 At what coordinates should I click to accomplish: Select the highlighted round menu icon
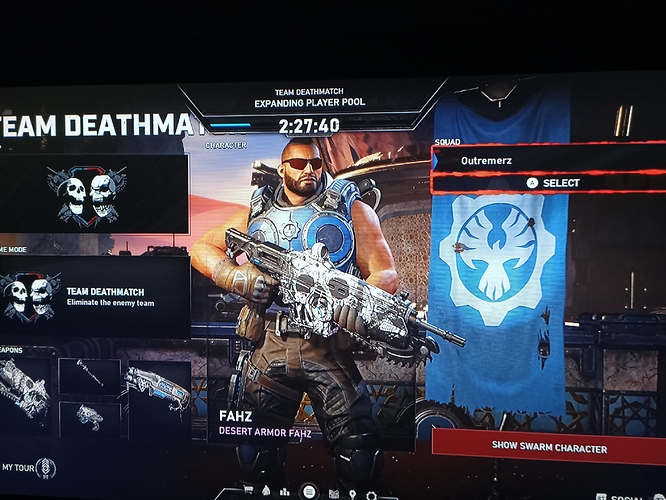tap(308, 491)
